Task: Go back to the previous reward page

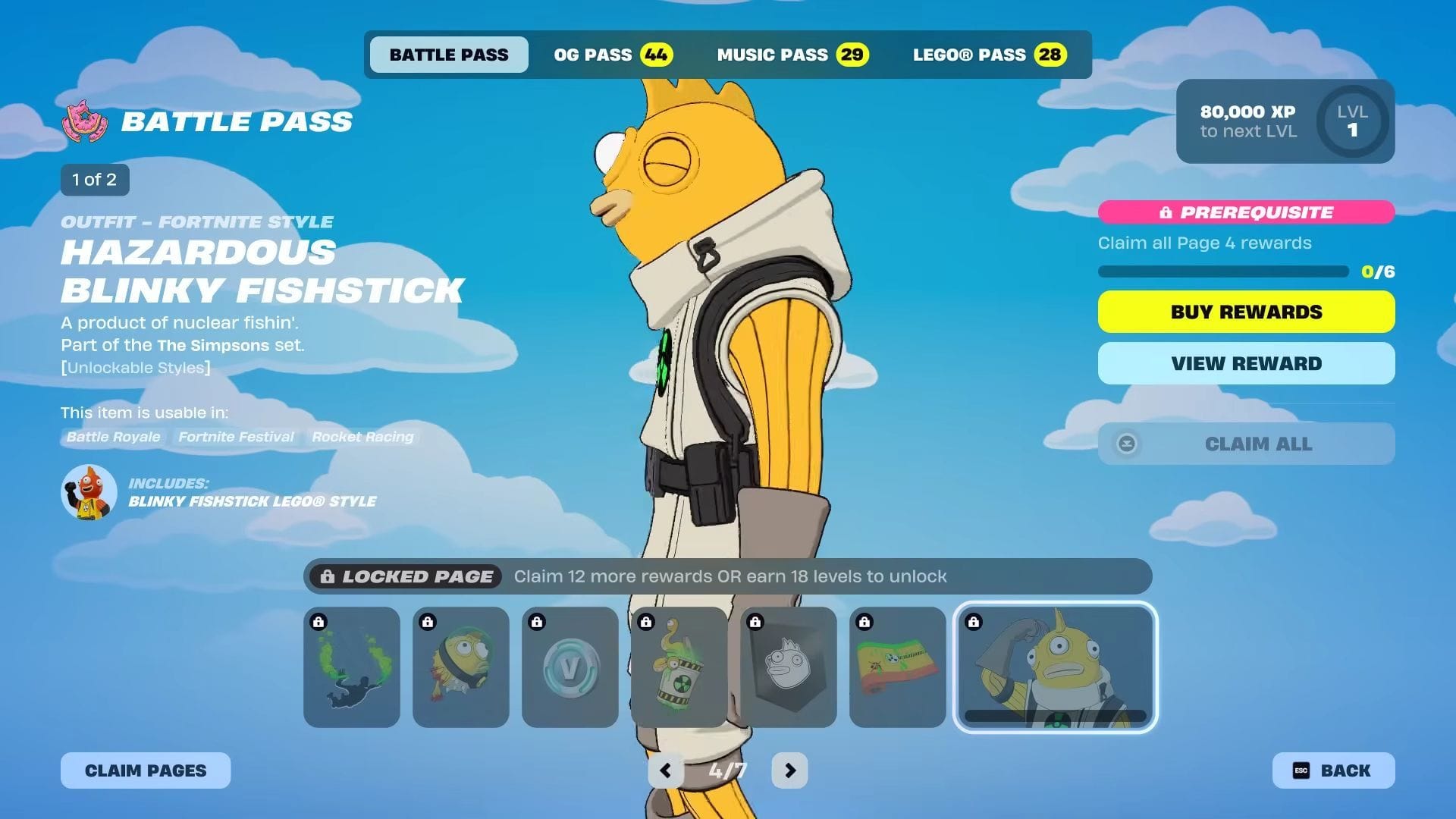Action: (667, 770)
